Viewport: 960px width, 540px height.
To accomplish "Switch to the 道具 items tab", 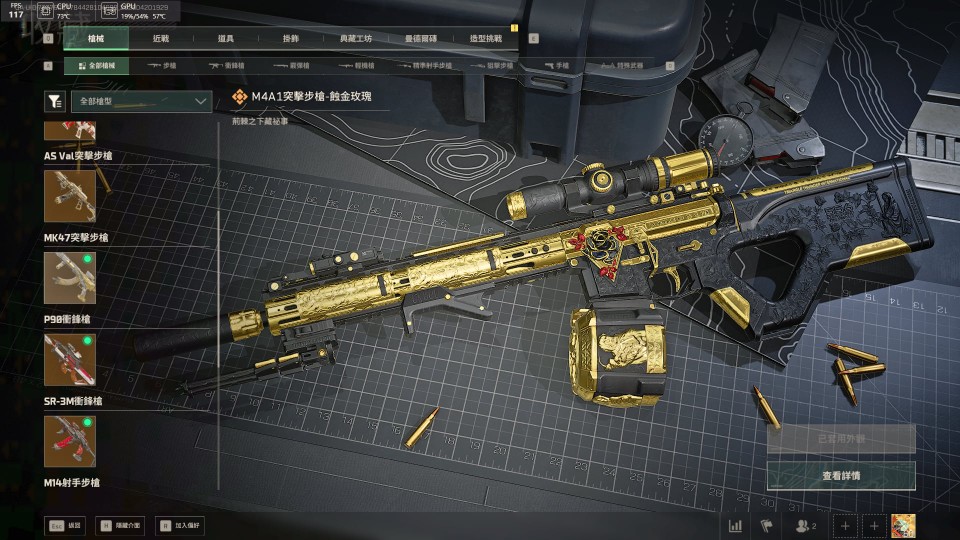I will point(226,39).
